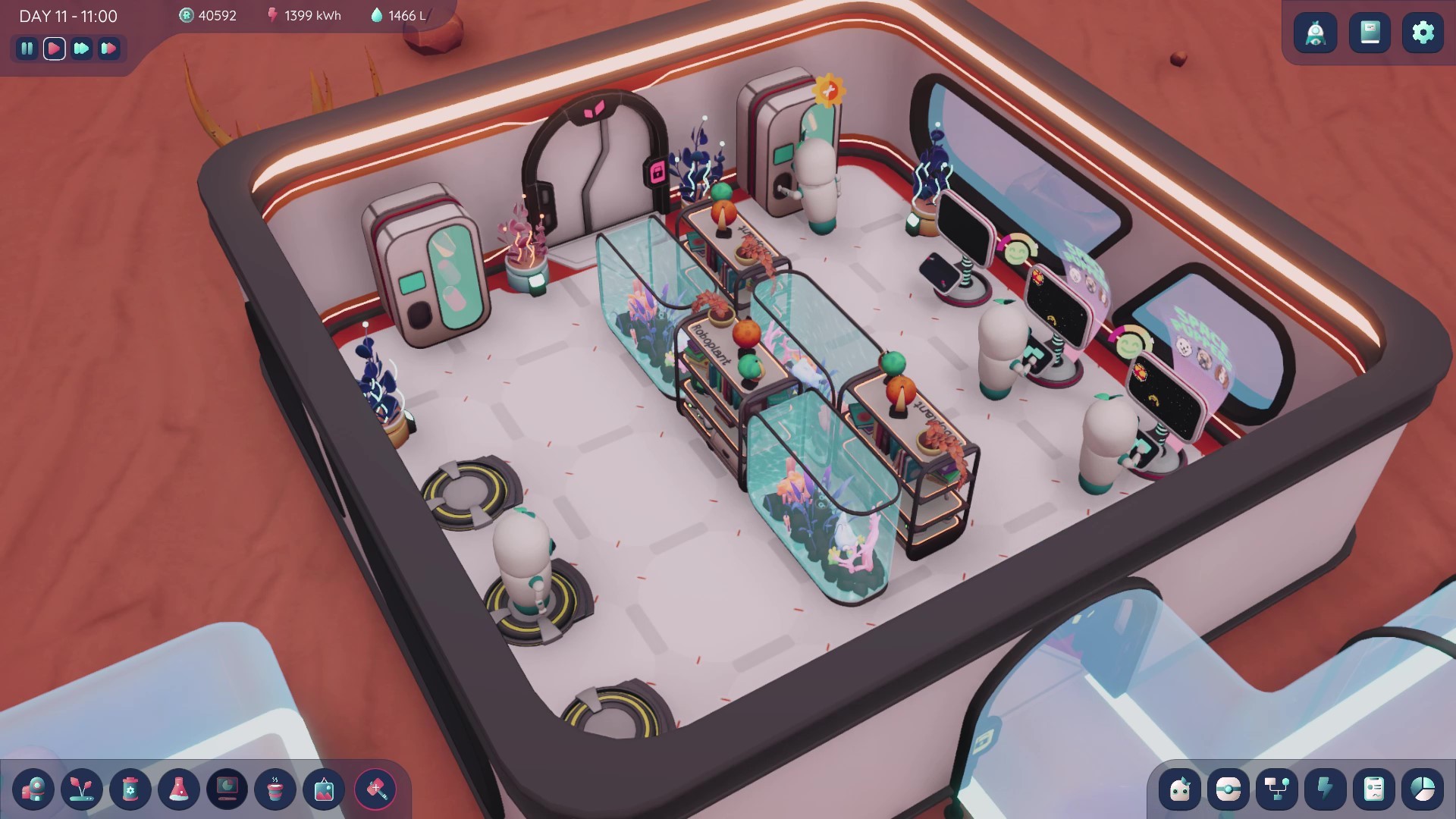The height and width of the screenshot is (819, 1456).
Task: Open the battery power build category
Action: pyautogui.click(x=130, y=790)
